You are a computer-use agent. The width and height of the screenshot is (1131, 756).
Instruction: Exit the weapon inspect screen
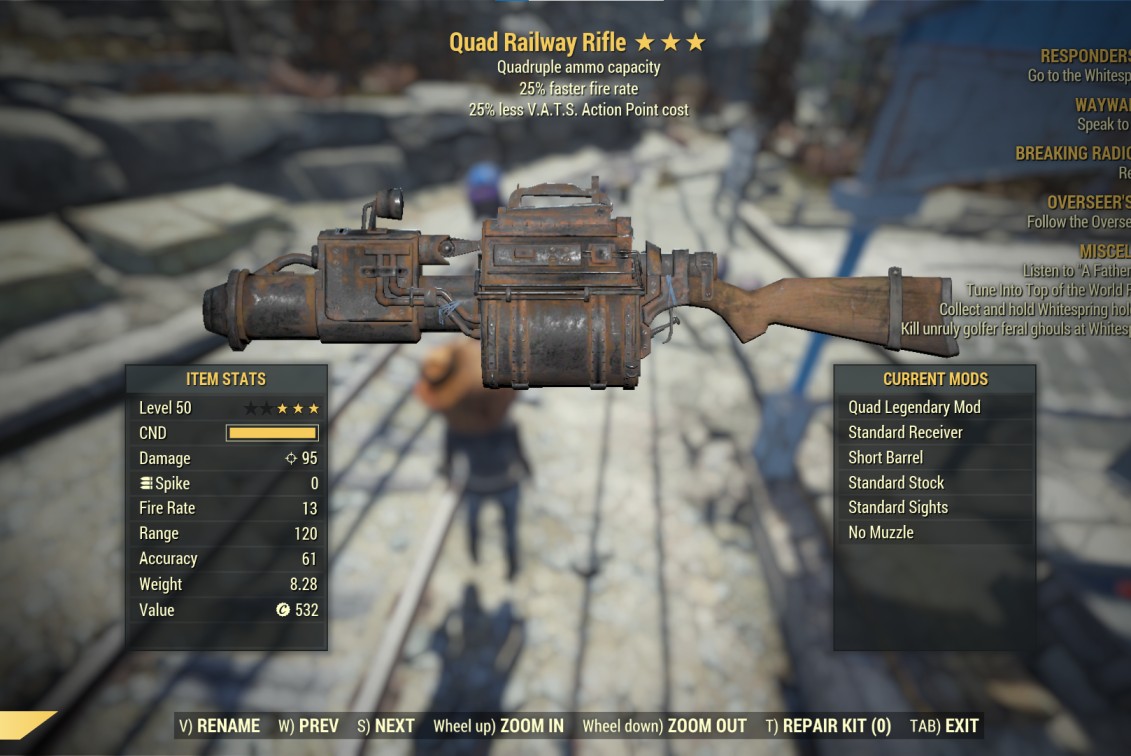[944, 726]
